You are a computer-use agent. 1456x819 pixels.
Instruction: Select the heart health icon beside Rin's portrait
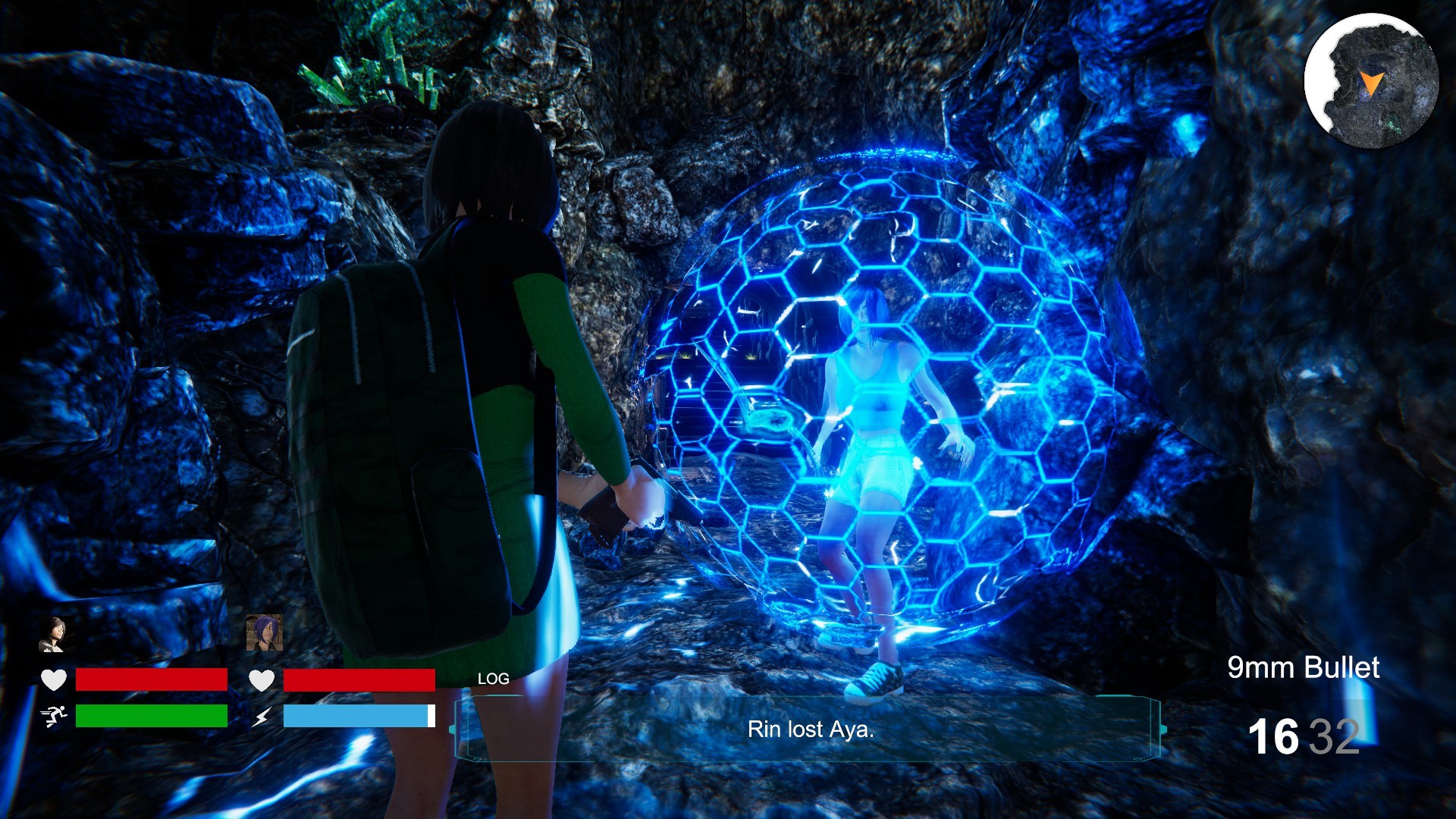click(x=53, y=680)
